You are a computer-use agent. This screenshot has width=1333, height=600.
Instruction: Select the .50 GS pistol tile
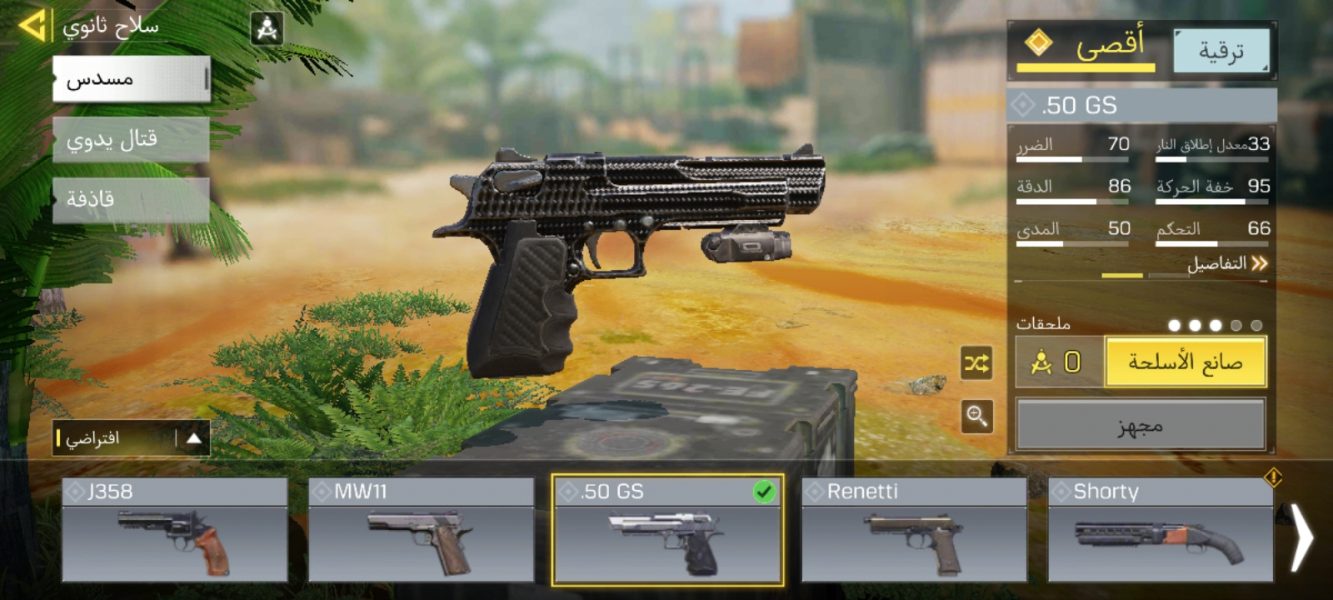[668, 530]
